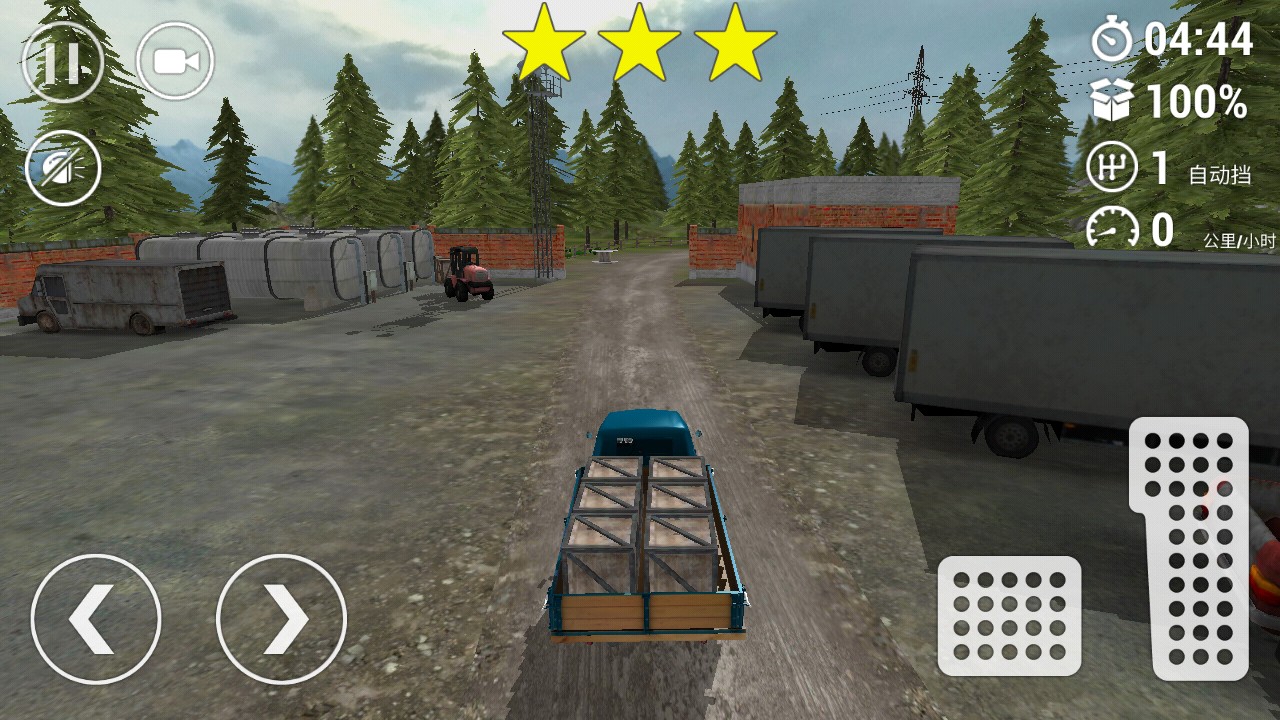The height and width of the screenshot is (720, 1280).
Task: Steer right with the right arrow
Action: (x=281, y=619)
